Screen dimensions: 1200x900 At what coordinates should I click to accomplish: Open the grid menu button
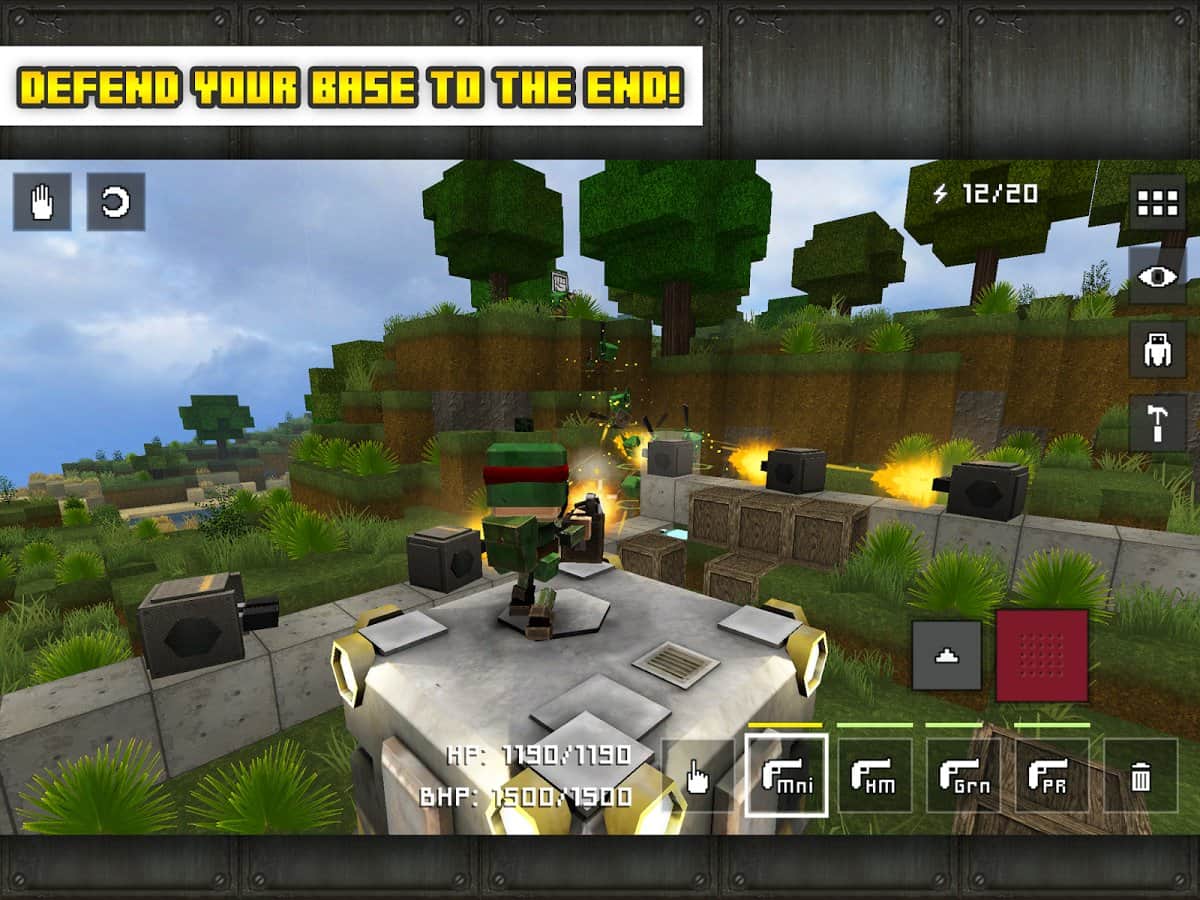point(1157,203)
